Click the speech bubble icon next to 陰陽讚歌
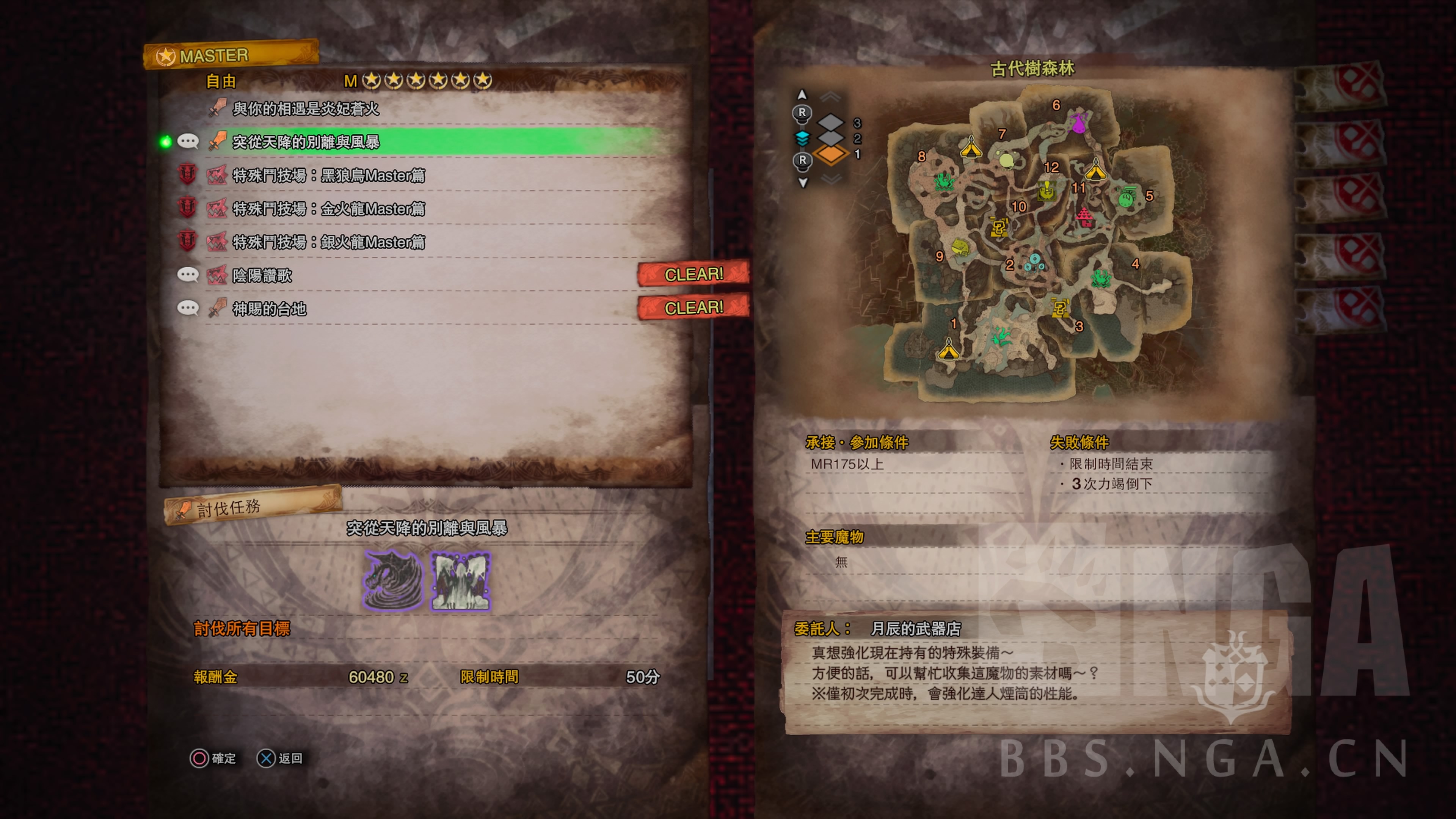Screen dimensions: 1456x819 pos(188,275)
